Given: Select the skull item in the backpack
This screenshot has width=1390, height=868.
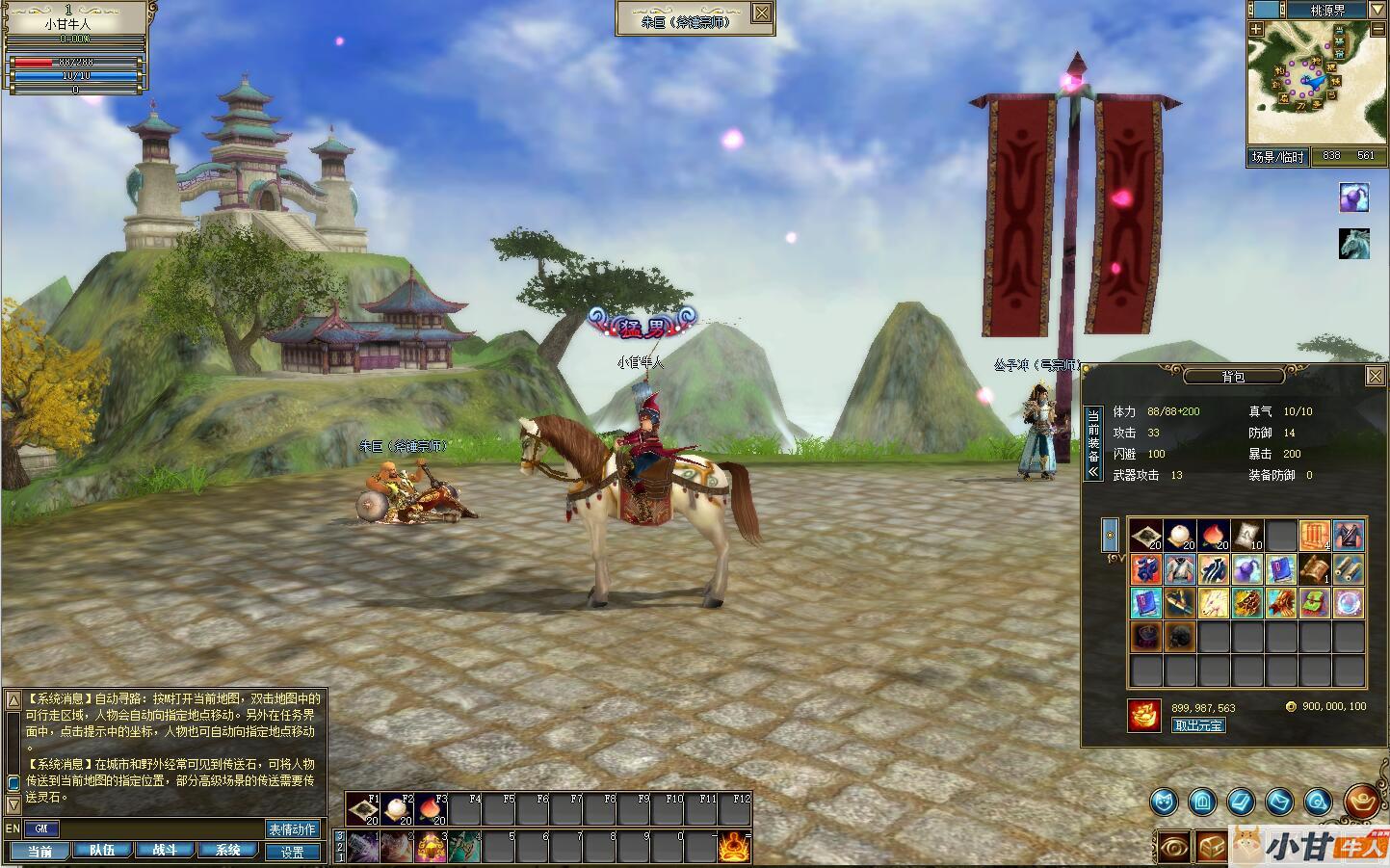Looking at the screenshot, I should click(x=1179, y=636).
